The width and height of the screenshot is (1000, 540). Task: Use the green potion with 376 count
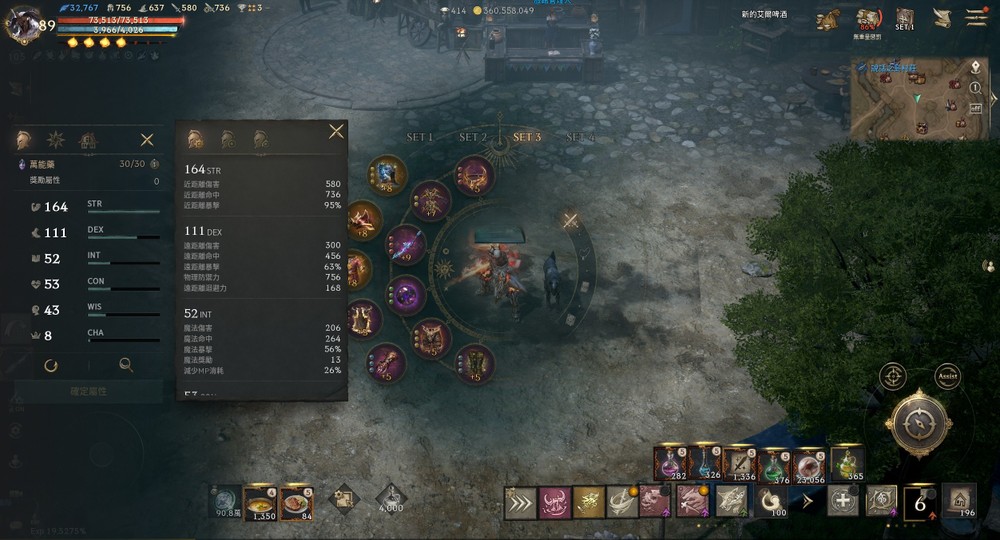[x=774, y=463]
